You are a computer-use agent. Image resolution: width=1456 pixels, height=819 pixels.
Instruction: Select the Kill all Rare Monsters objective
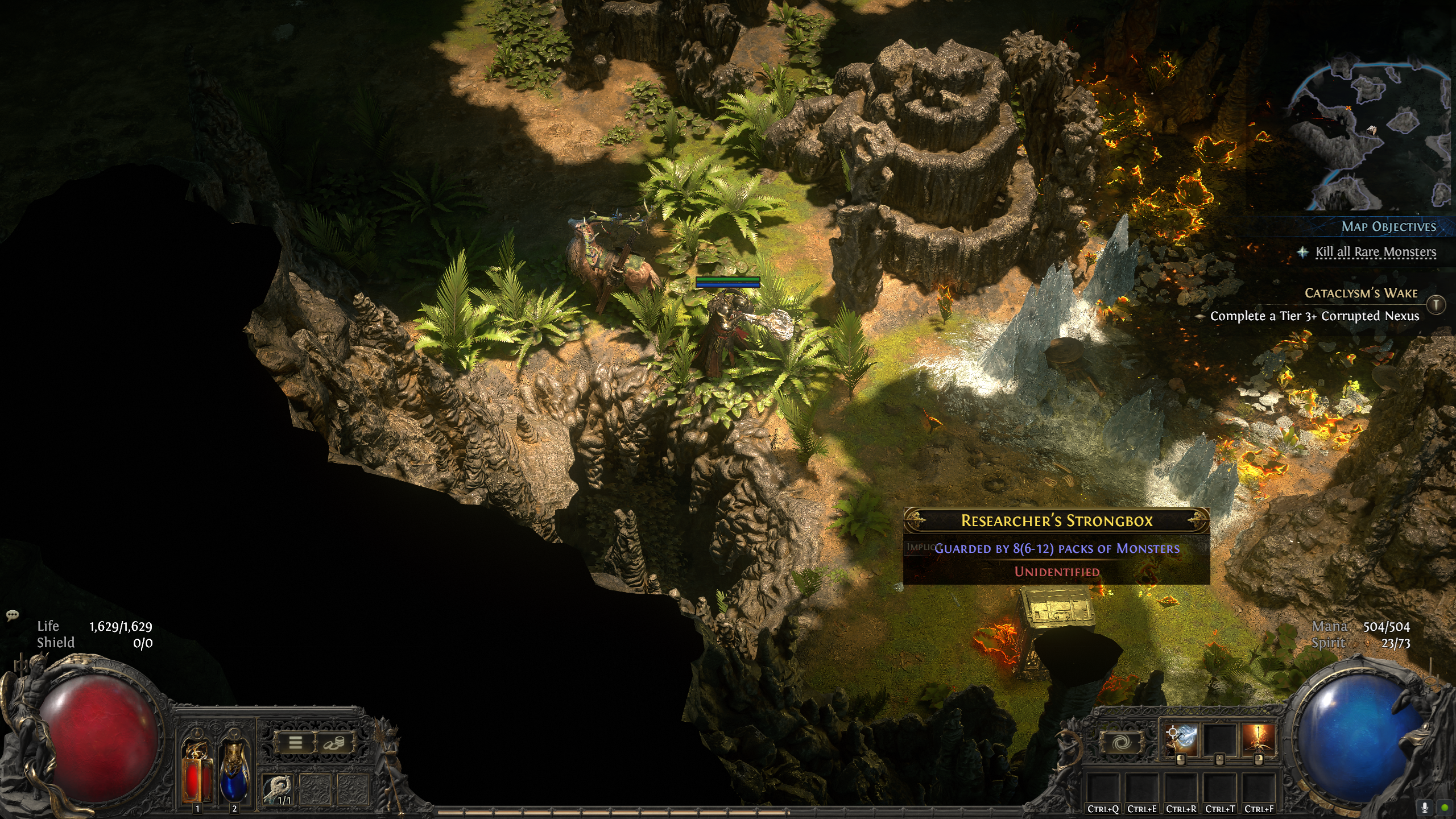pos(1375,252)
